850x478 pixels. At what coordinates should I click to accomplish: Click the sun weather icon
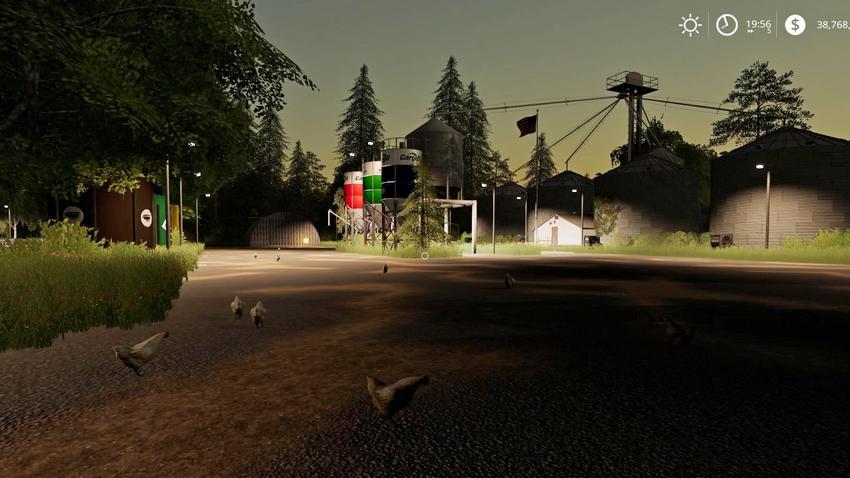pos(690,25)
